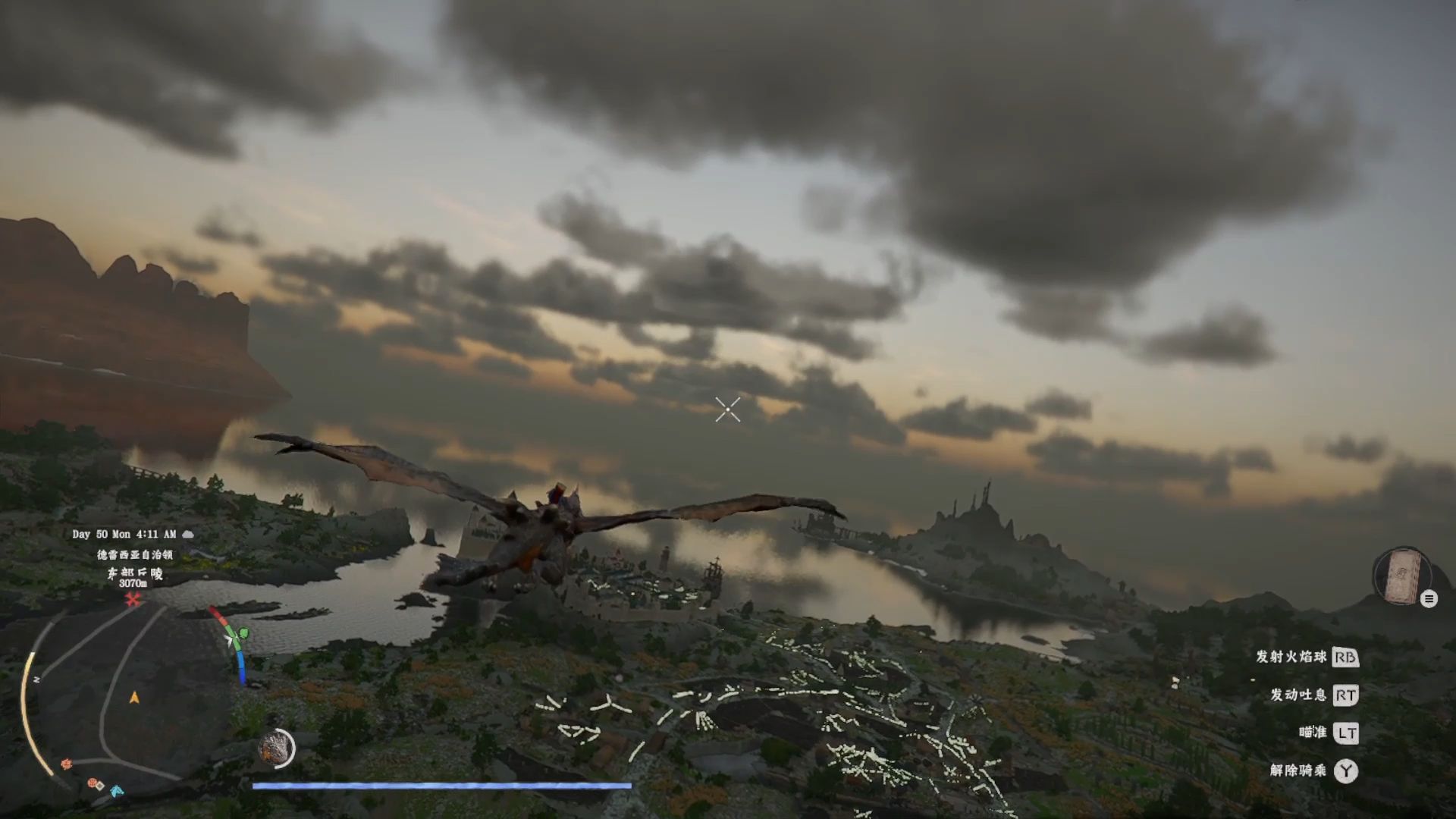This screenshot has width=1456, height=819.
Task: Open the journal scroll item icon
Action: (x=1402, y=577)
